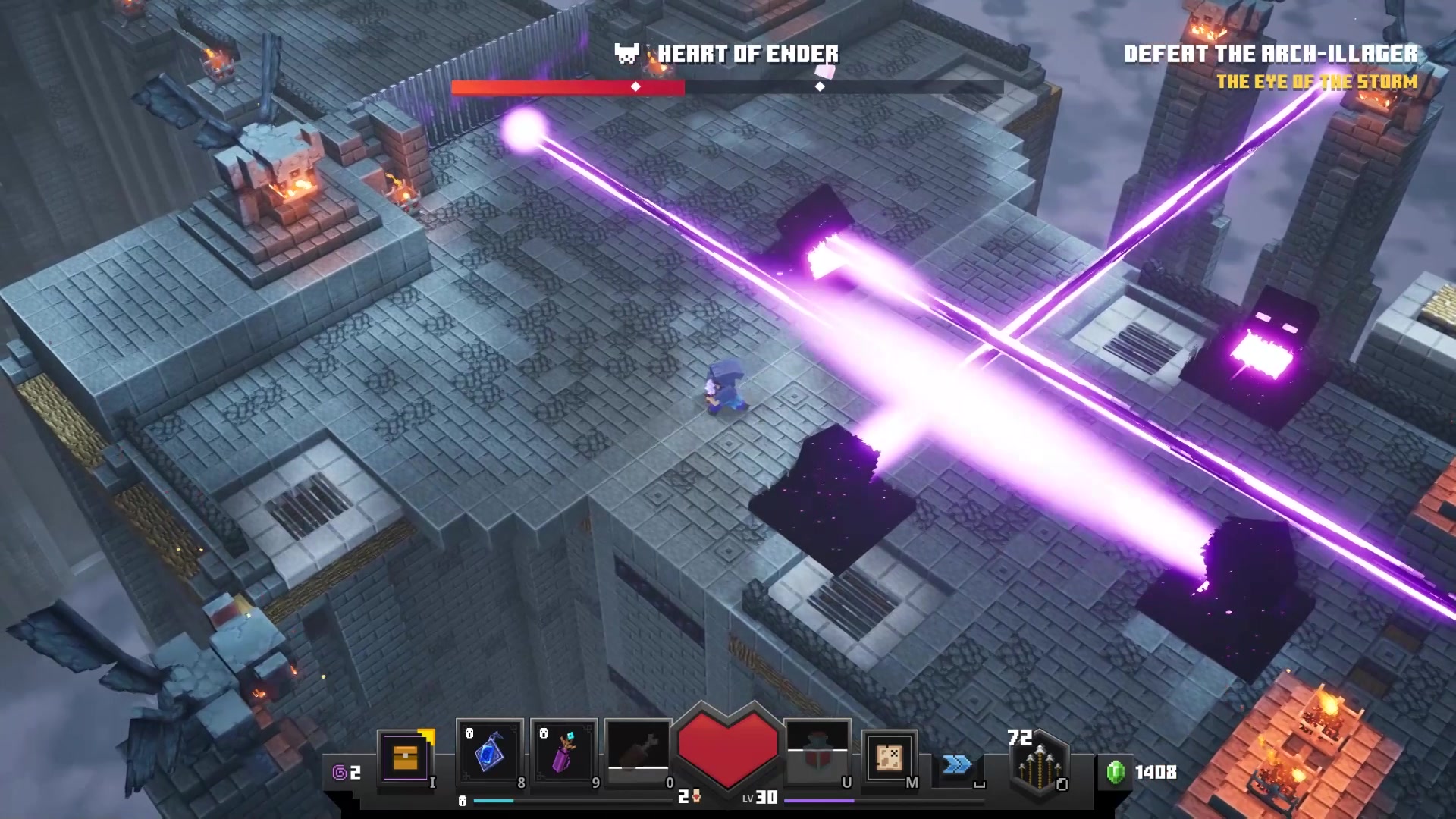The width and height of the screenshot is (1456, 819).
Task: Select the wrench artifact on cooldown
Action: click(638, 749)
